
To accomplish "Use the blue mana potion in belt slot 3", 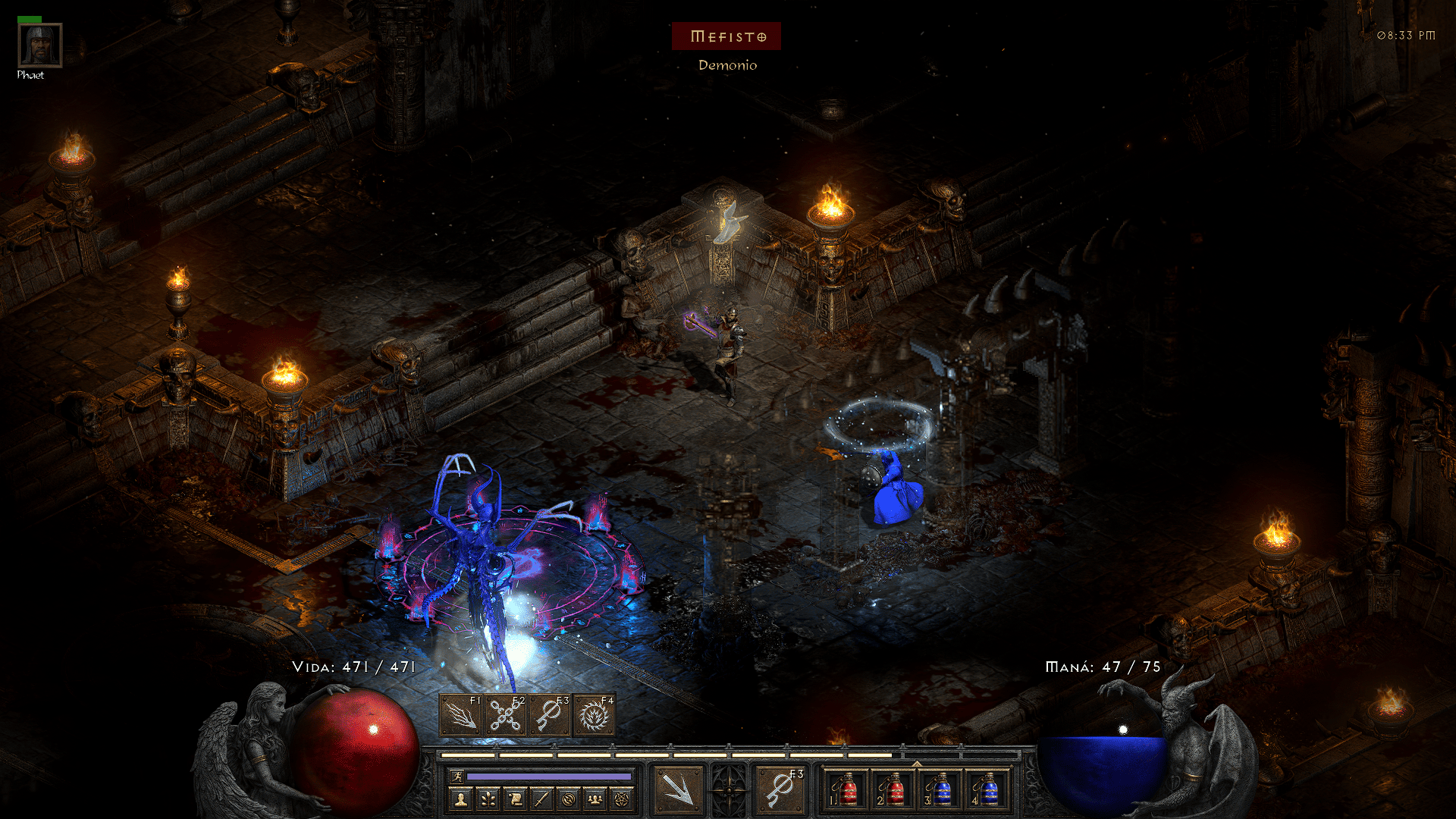I will pos(941,790).
